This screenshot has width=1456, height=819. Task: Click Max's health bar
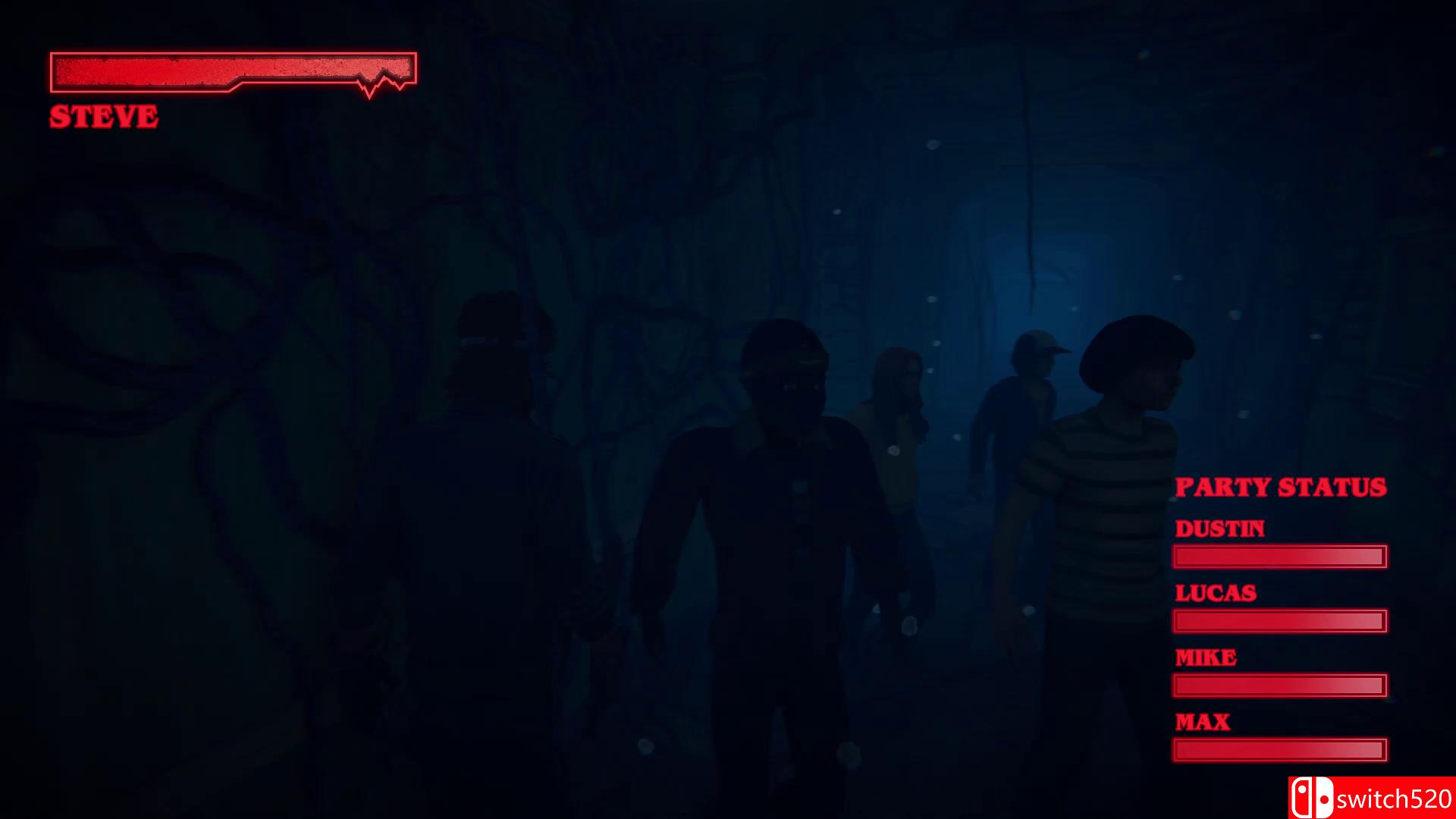coord(1279,748)
